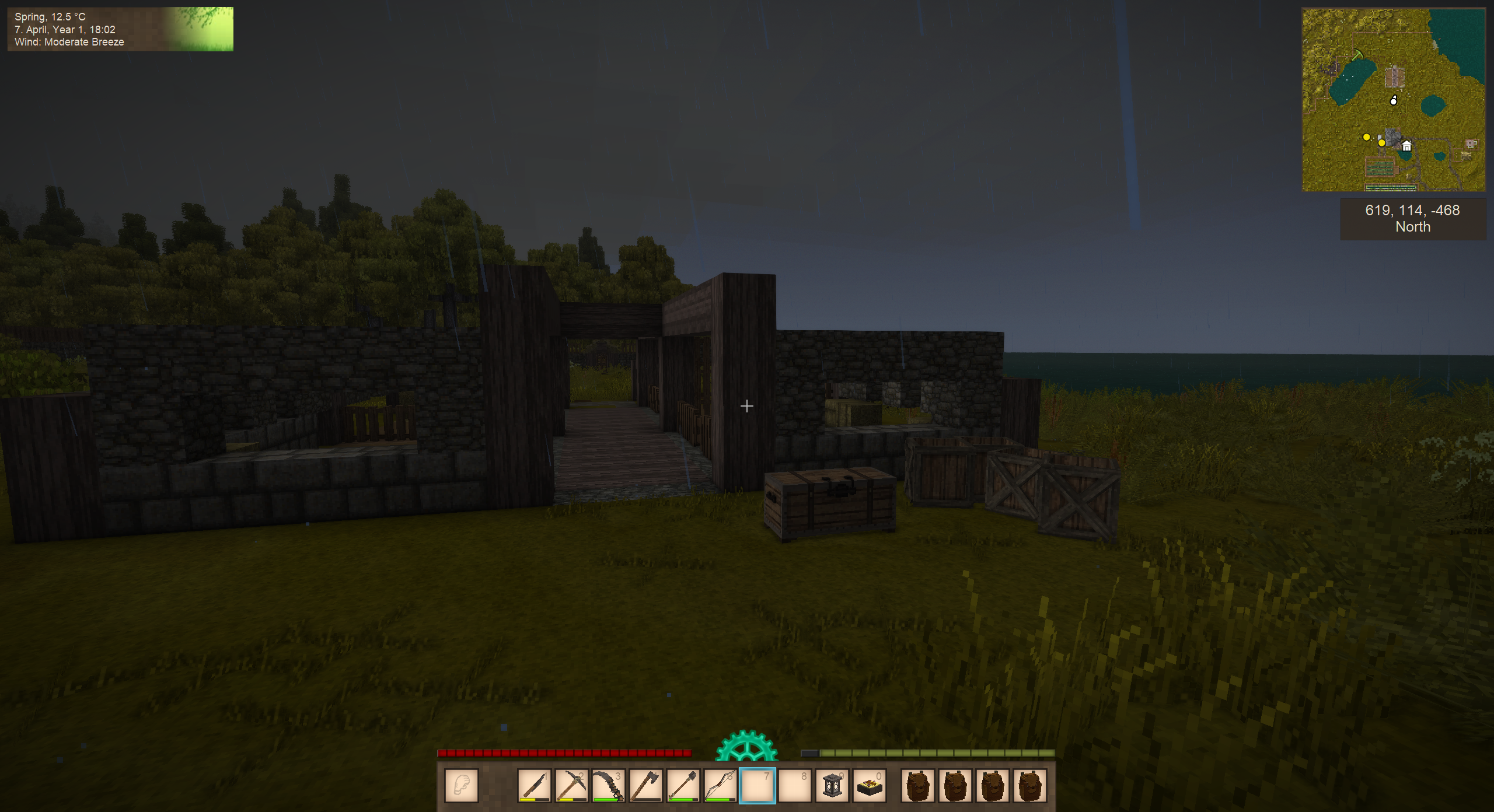Screen dimensions: 1494x812
Task: Click the empty hotbar slot numbered 8
Action: [795, 786]
